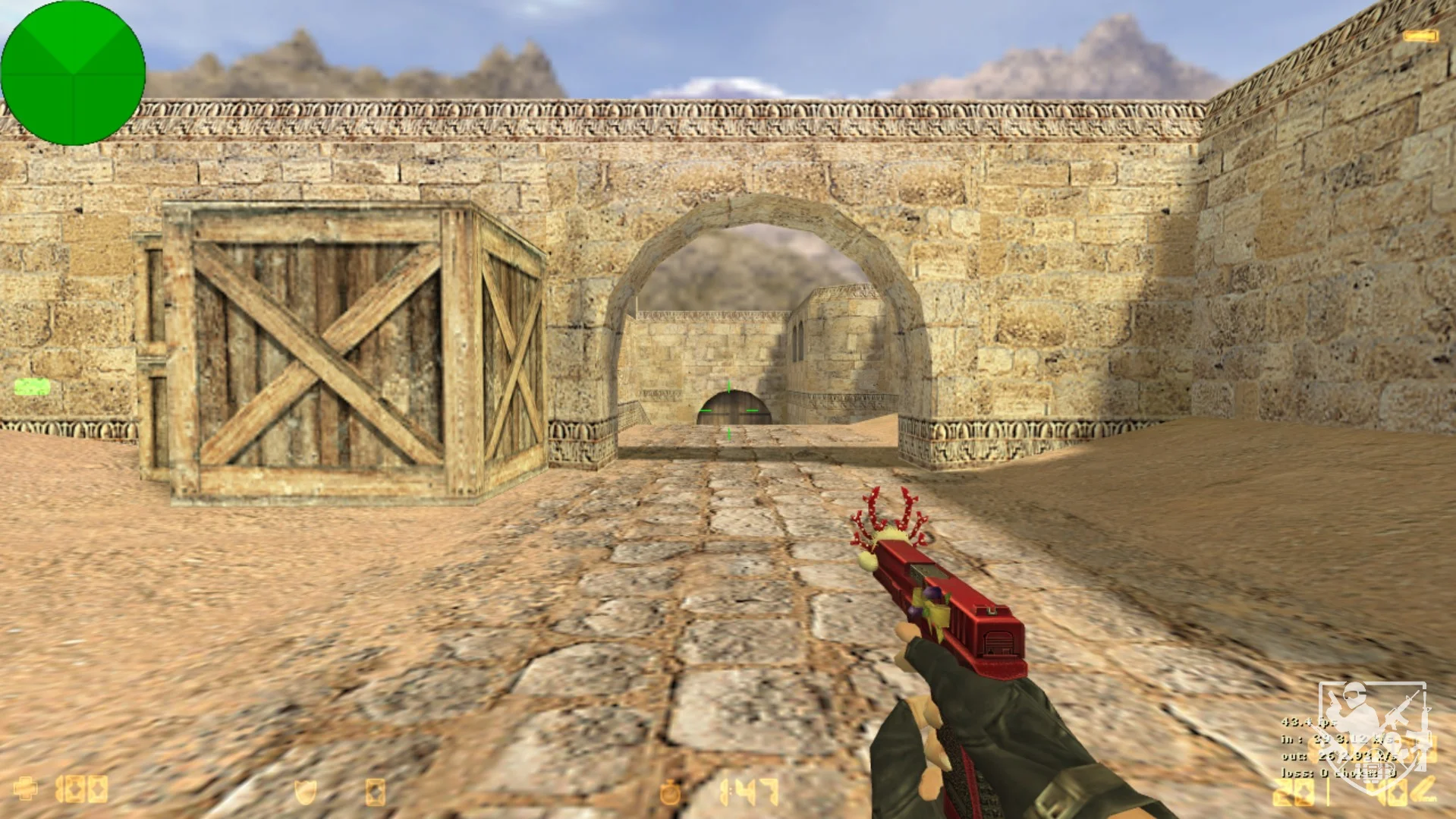Image resolution: width=1456 pixels, height=819 pixels.
Task: Click the round timer stopwatch icon
Action: (x=670, y=792)
